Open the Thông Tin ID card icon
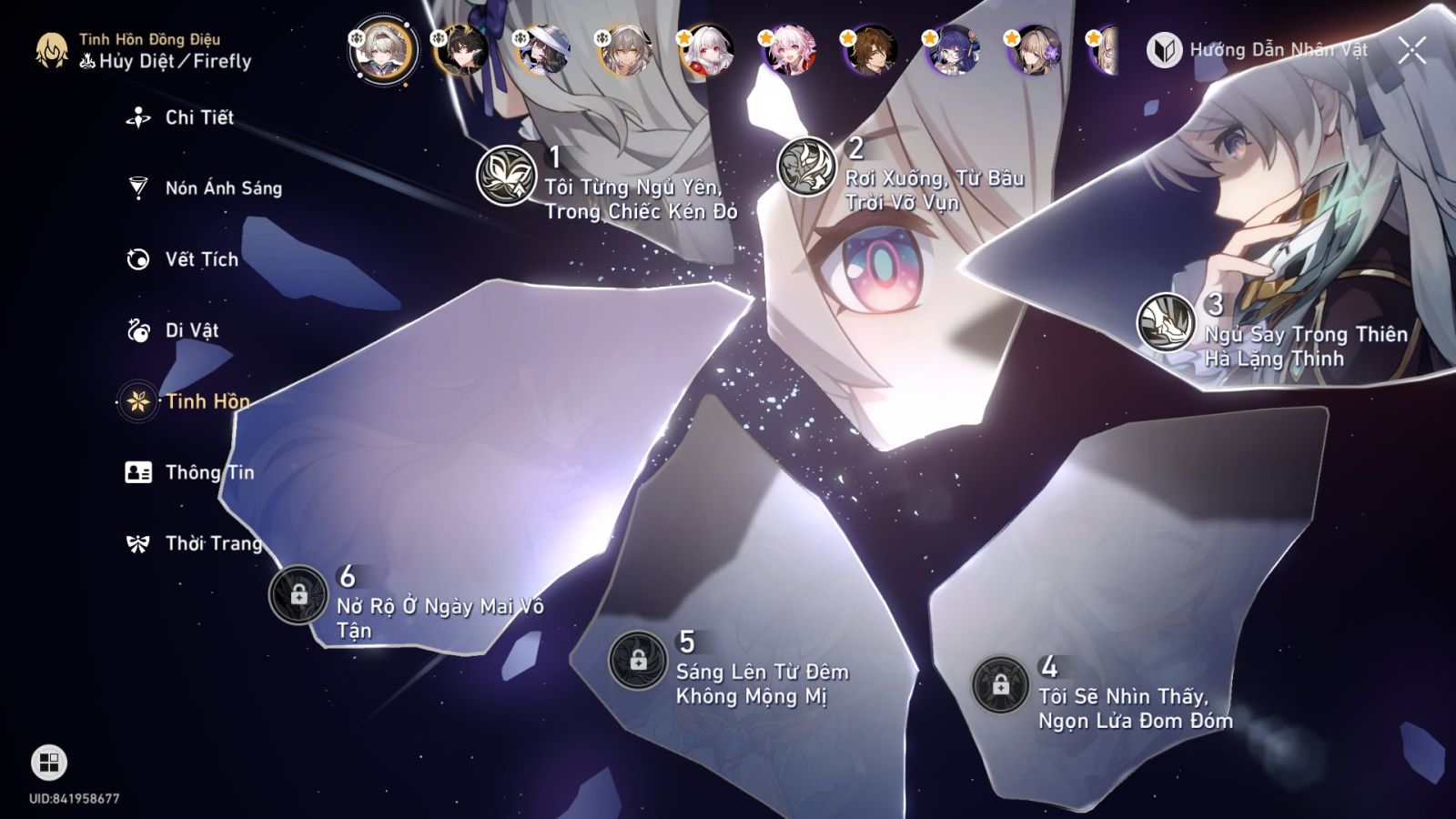 pyautogui.click(x=136, y=472)
